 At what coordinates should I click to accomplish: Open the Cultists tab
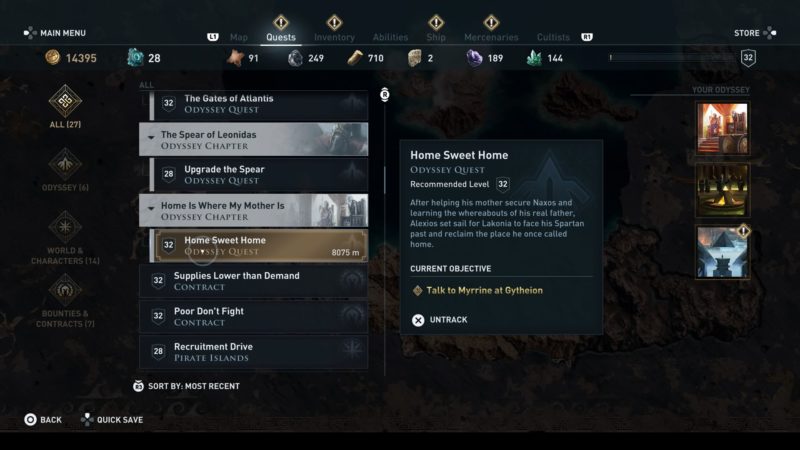[553, 38]
